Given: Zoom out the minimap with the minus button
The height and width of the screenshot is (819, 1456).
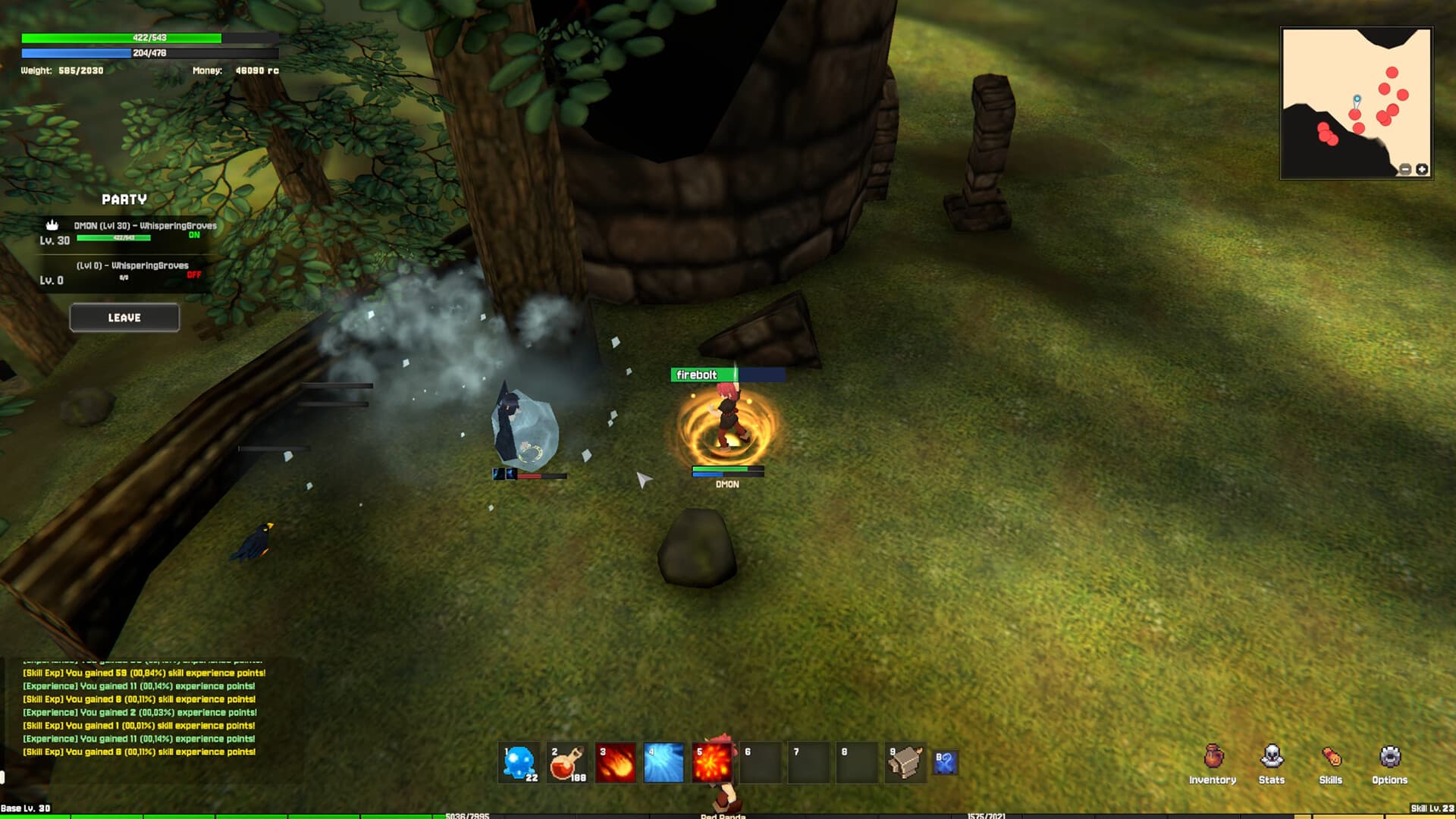Looking at the screenshot, I should (1404, 169).
